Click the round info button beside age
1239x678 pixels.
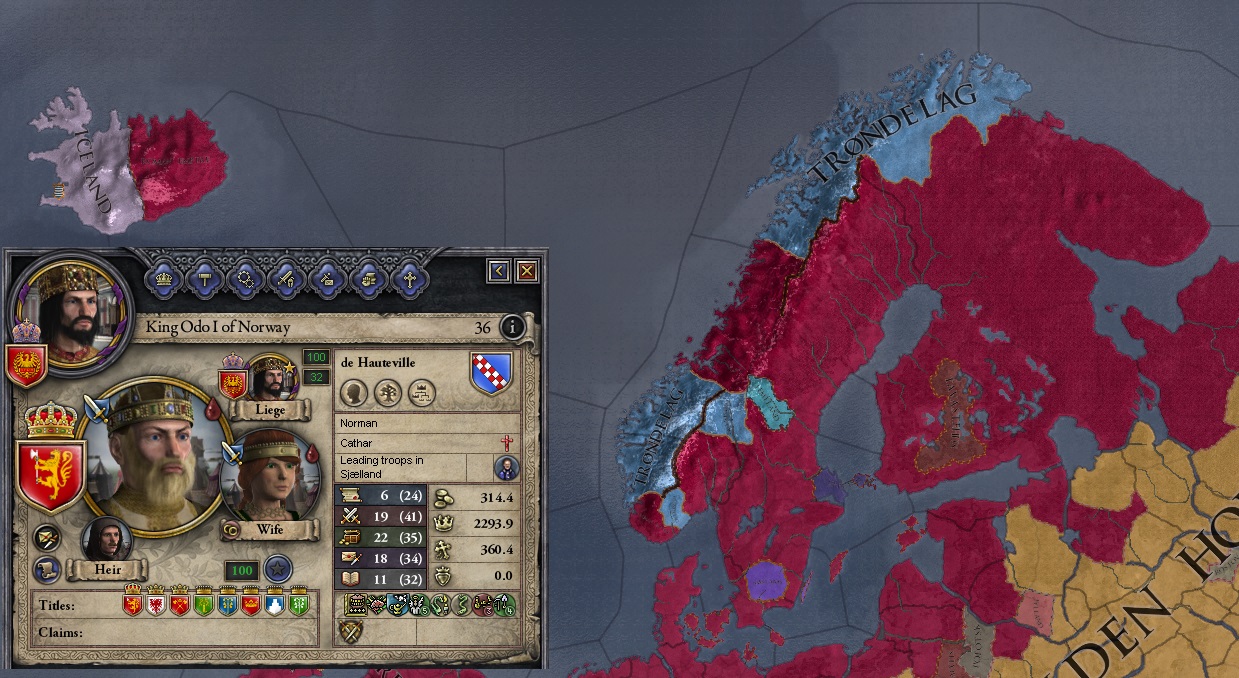(512, 327)
